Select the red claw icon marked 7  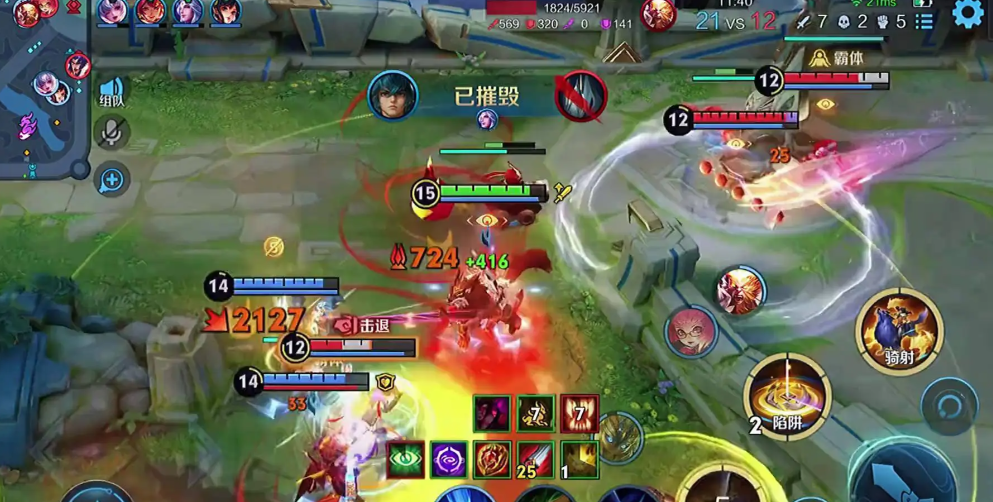pos(579,413)
